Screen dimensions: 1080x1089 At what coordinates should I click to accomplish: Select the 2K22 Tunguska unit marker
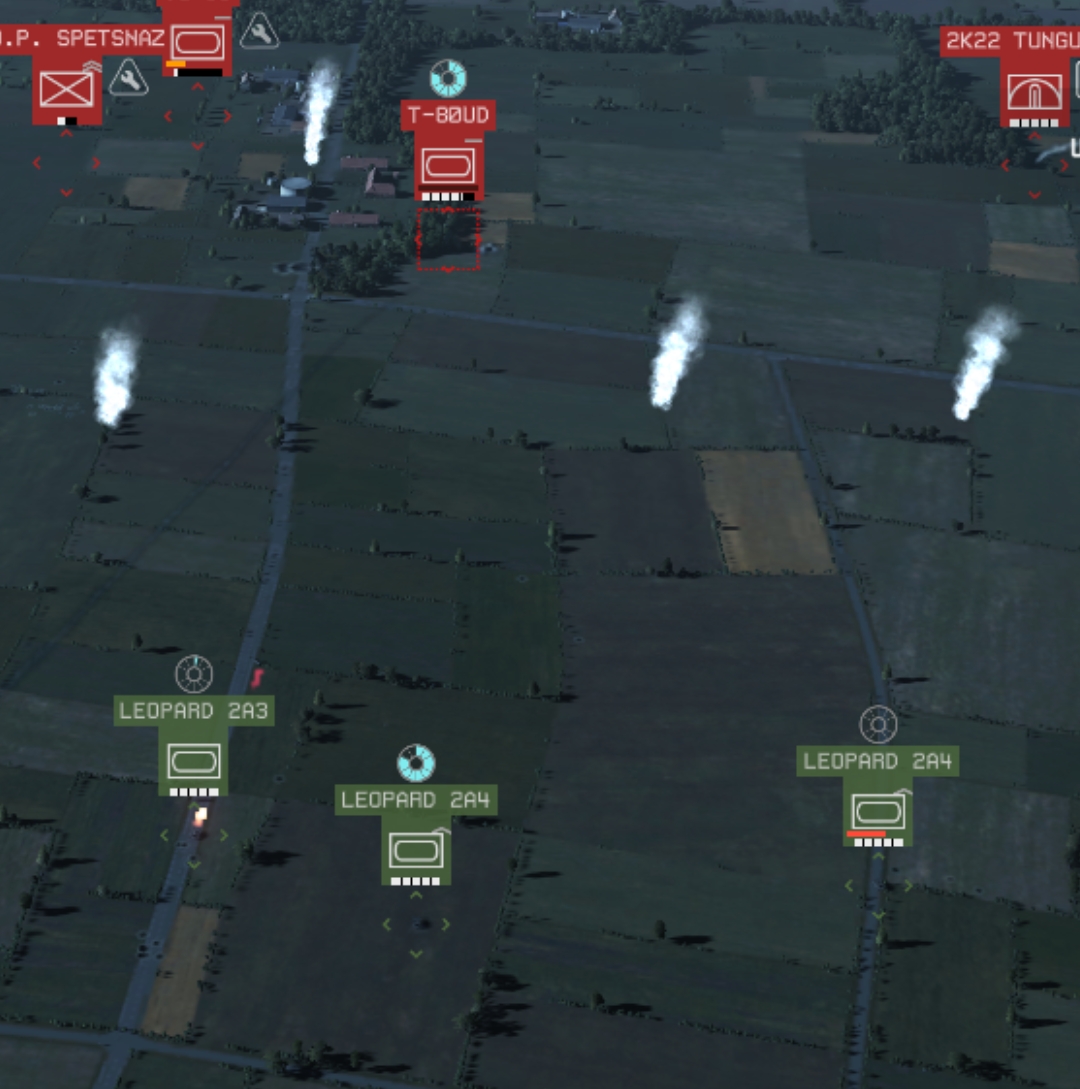coord(1034,93)
